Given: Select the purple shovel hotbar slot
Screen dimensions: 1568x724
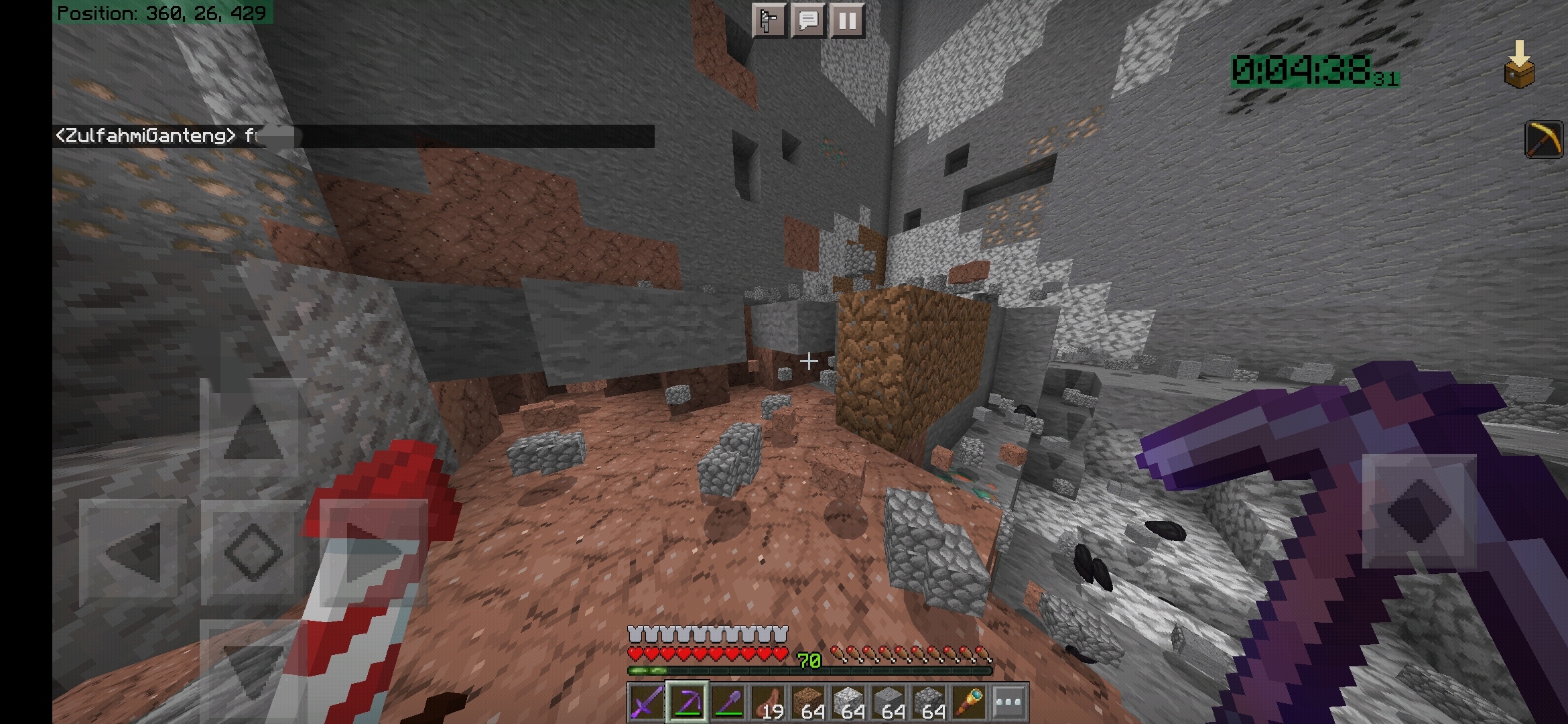Looking at the screenshot, I should point(727,703).
